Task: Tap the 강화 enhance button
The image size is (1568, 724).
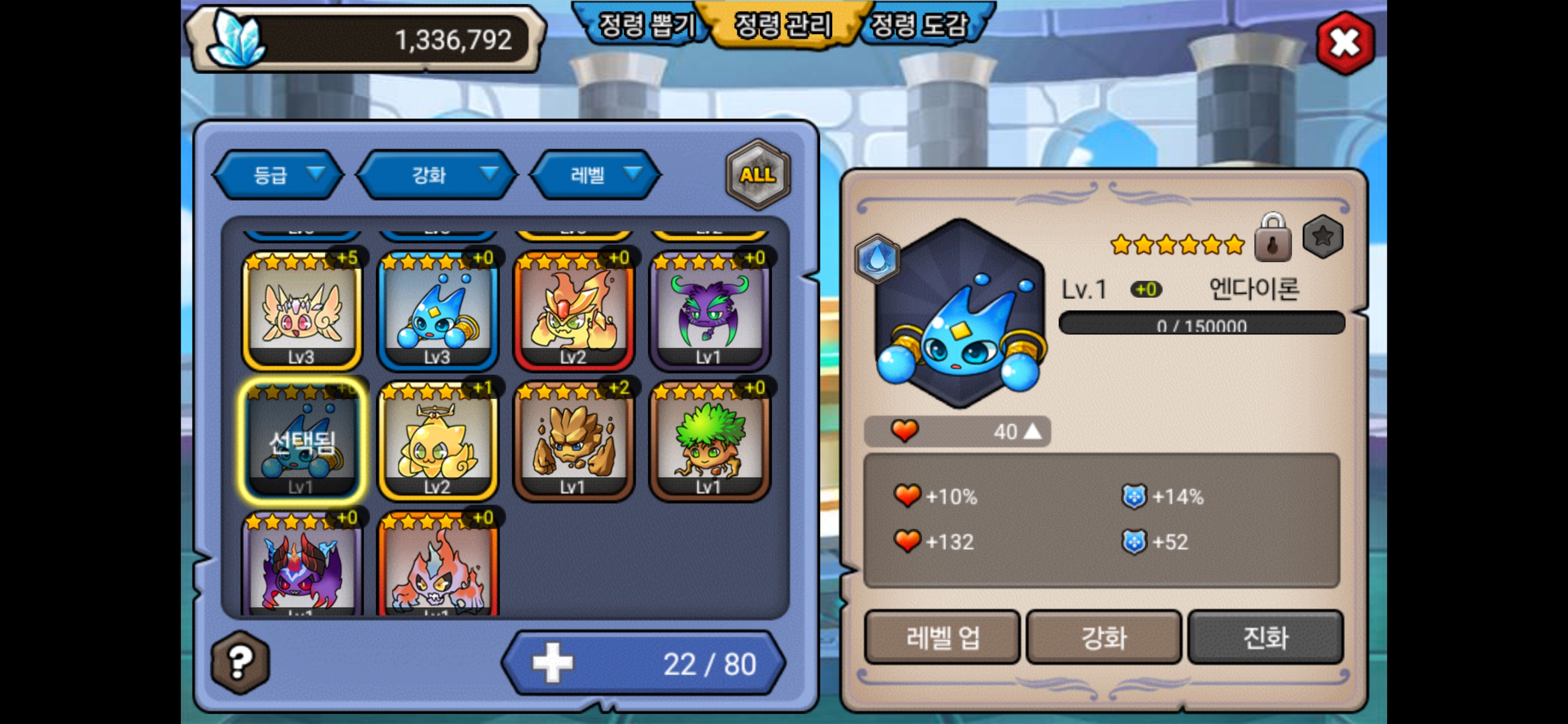Action: [x=1104, y=638]
